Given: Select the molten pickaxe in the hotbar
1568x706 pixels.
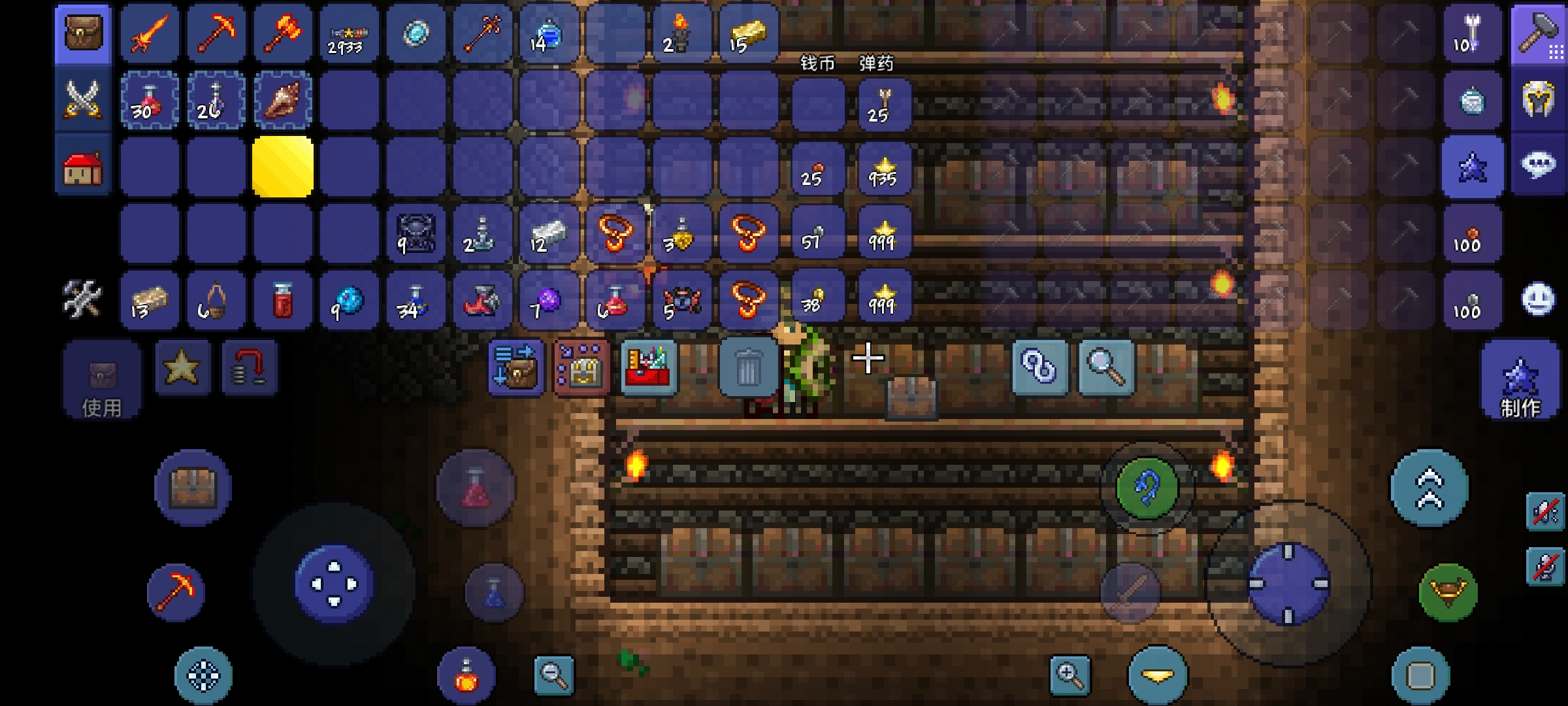Looking at the screenshot, I should (216, 34).
